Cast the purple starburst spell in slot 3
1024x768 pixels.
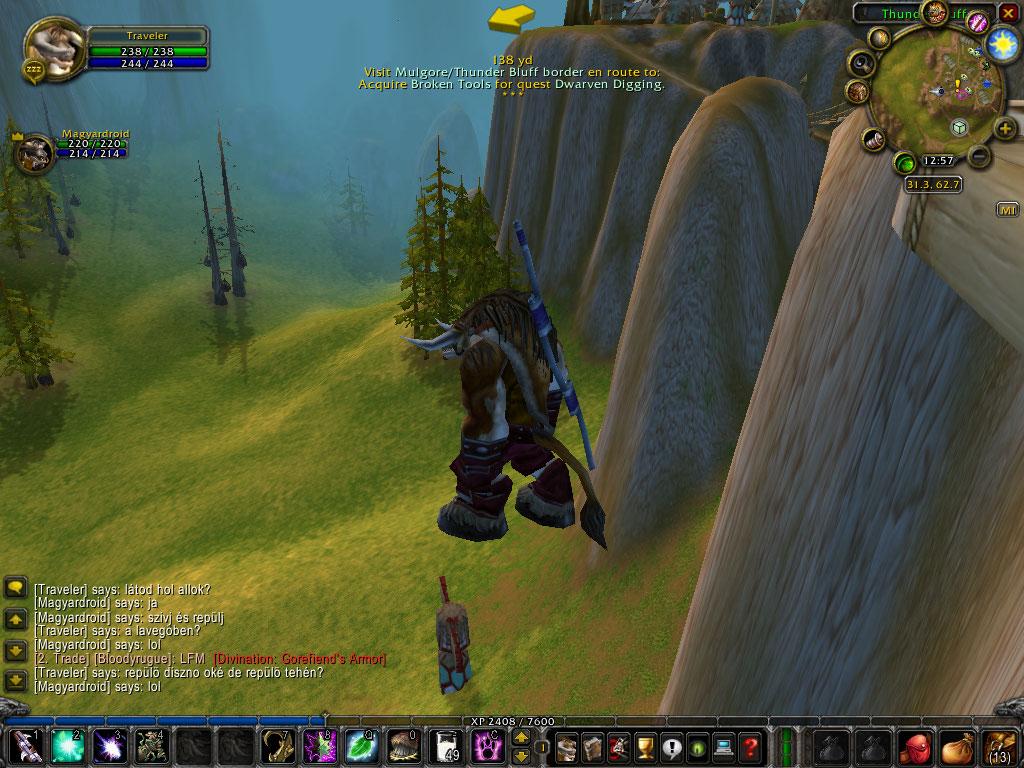(108, 747)
